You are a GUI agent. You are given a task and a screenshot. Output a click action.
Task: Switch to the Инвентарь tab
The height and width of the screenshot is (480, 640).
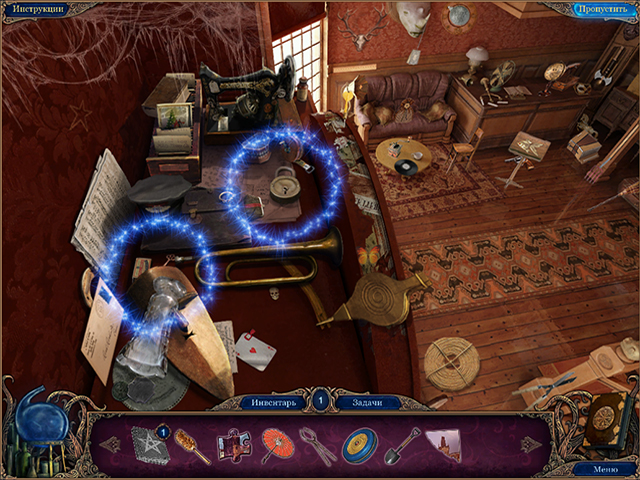pos(272,402)
